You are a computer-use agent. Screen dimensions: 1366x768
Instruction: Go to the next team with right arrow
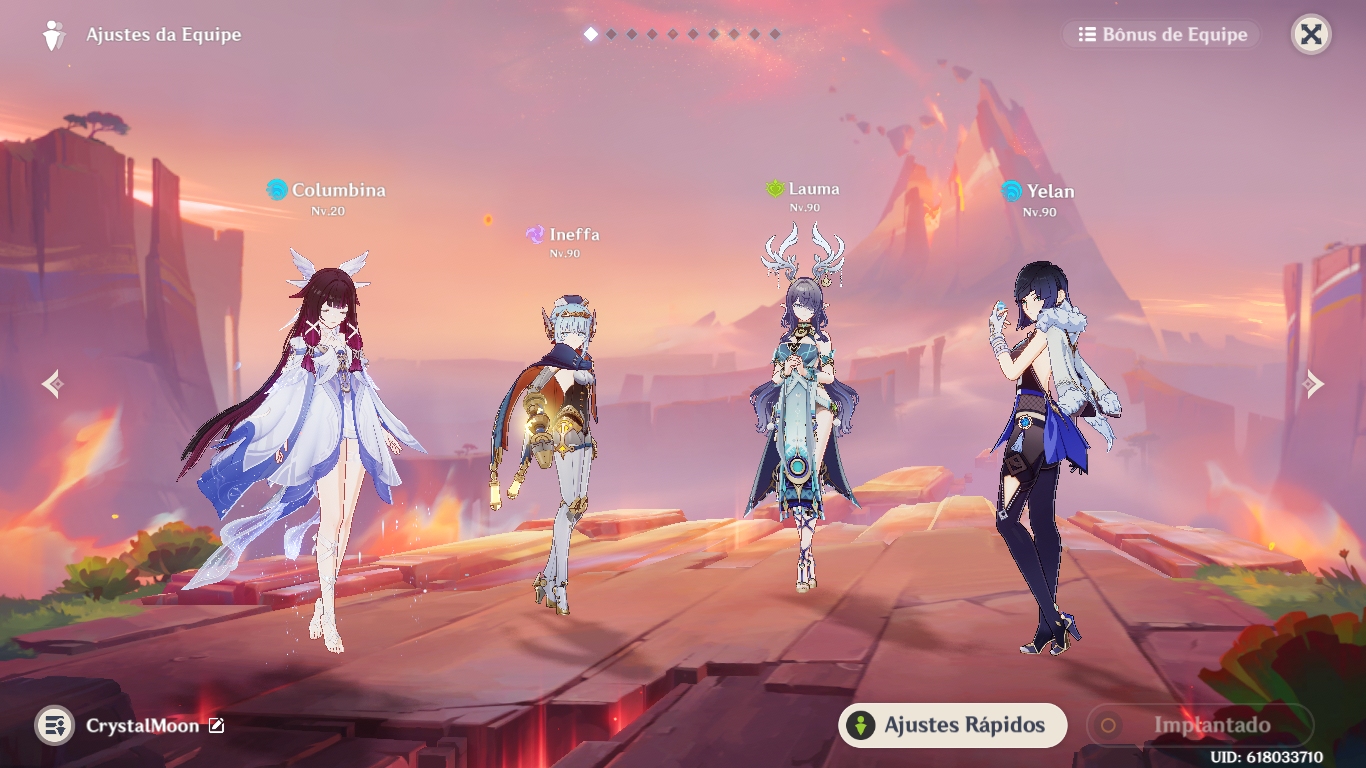1314,384
